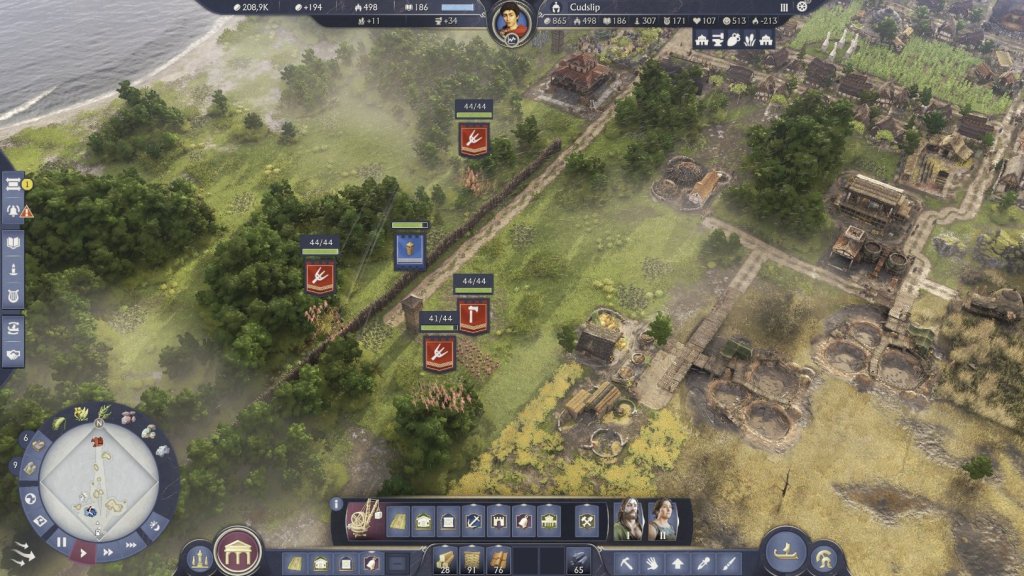Image resolution: width=1024 pixels, height=576 pixels.
Task: Select the 41/44 red trident unit banner
Action: pos(439,353)
